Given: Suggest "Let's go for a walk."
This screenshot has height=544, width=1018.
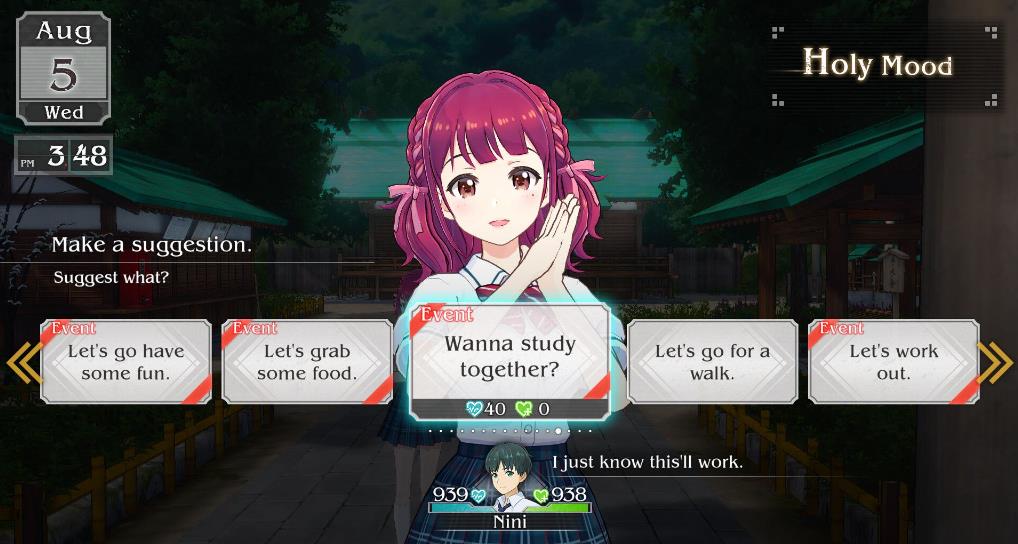Looking at the screenshot, I should pyautogui.click(x=712, y=362).
